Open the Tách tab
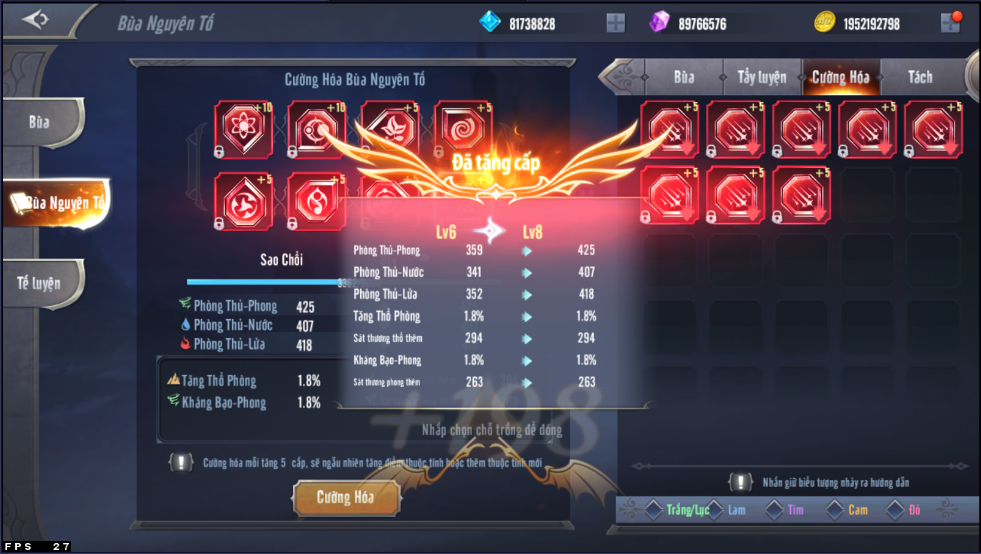Screen dimensions: 981x554 tap(919, 77)
